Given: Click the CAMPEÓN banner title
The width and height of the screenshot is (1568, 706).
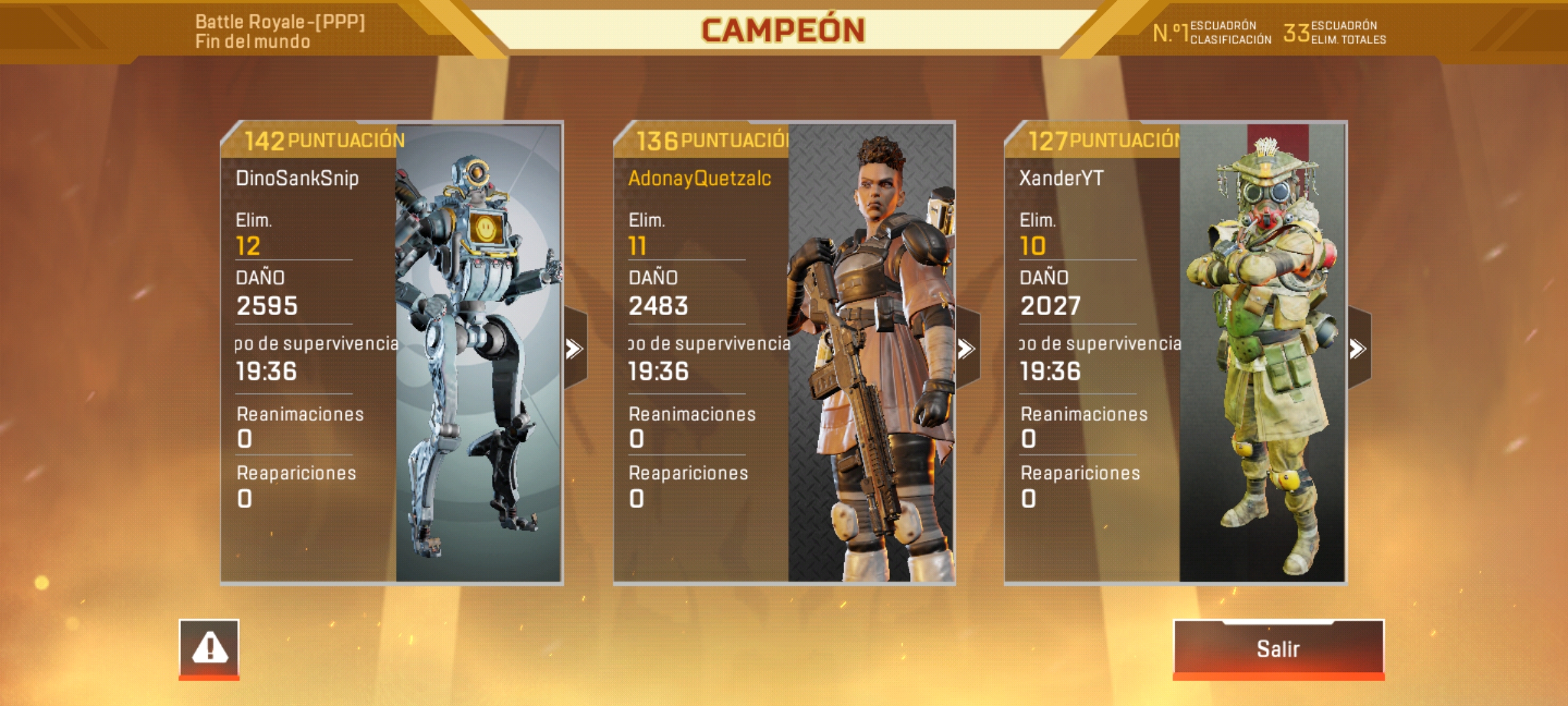Looking at the screenshot, I should [784, 29].
